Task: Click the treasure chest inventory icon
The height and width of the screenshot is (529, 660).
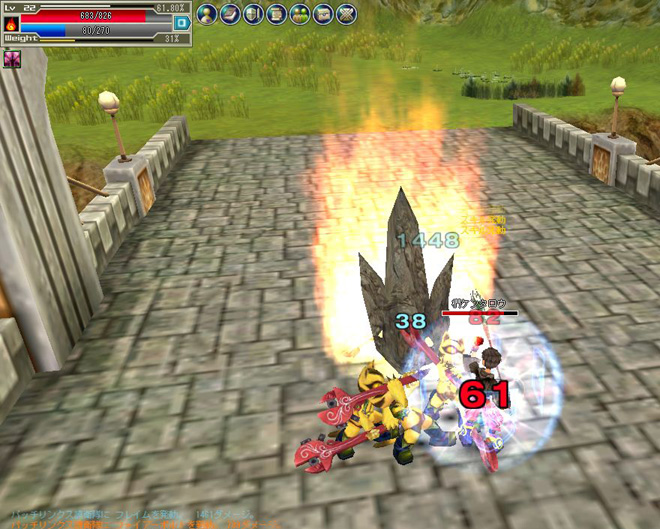Action: click(322, 14)
